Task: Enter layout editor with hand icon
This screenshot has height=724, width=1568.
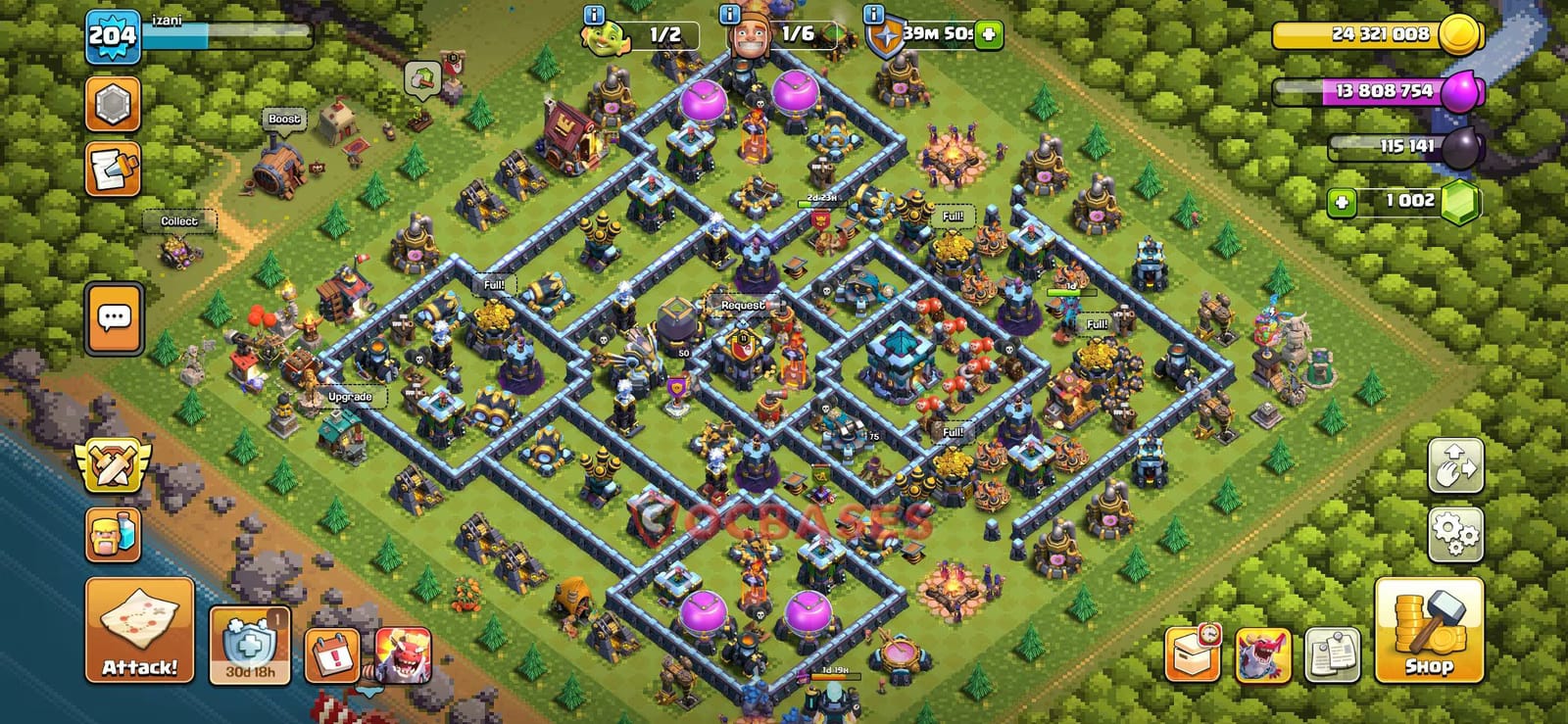Action: pyautogui.click(x=1458, y=466)
